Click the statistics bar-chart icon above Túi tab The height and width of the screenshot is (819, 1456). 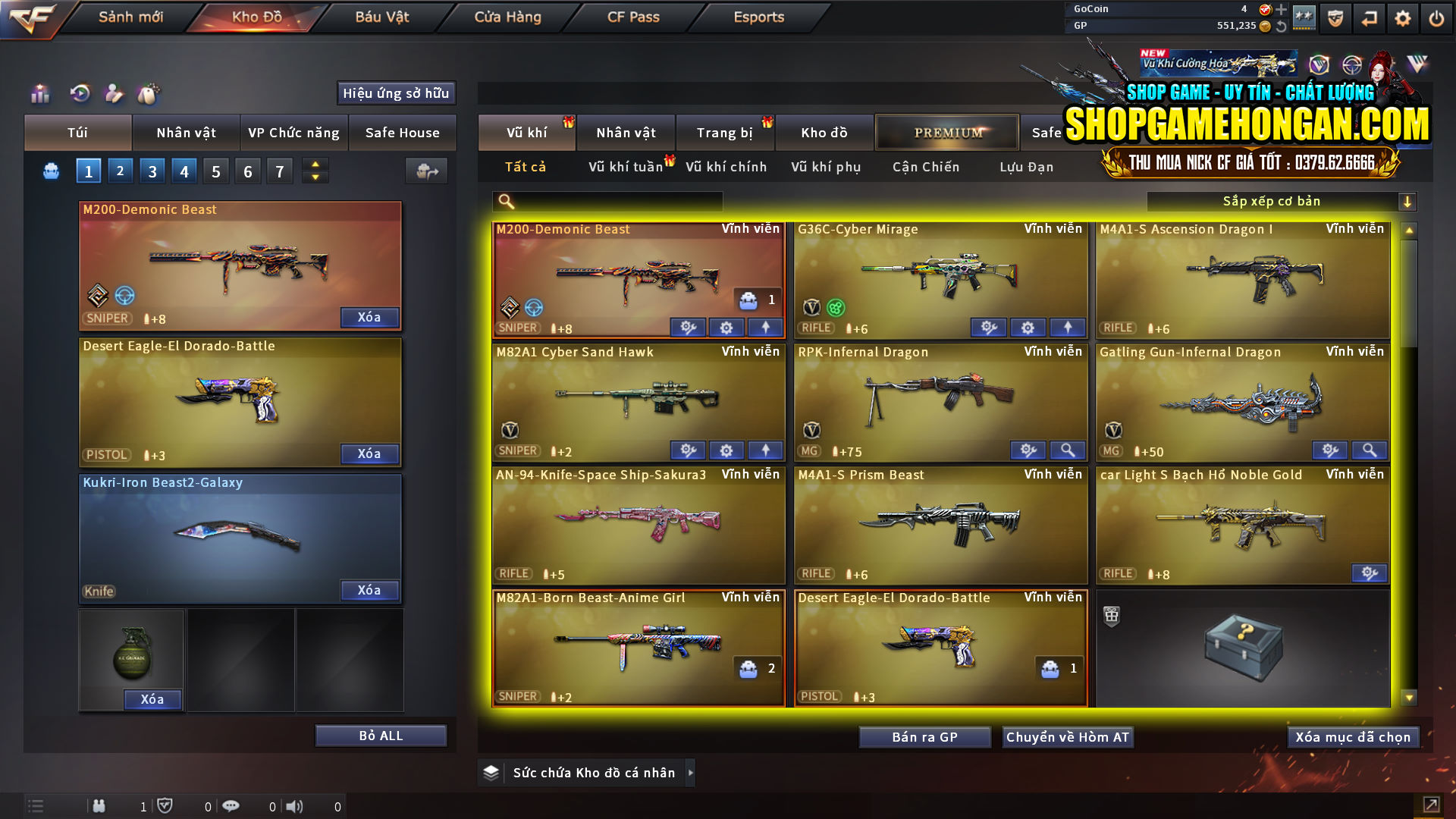pyautogui.click(x=39, y=94)
